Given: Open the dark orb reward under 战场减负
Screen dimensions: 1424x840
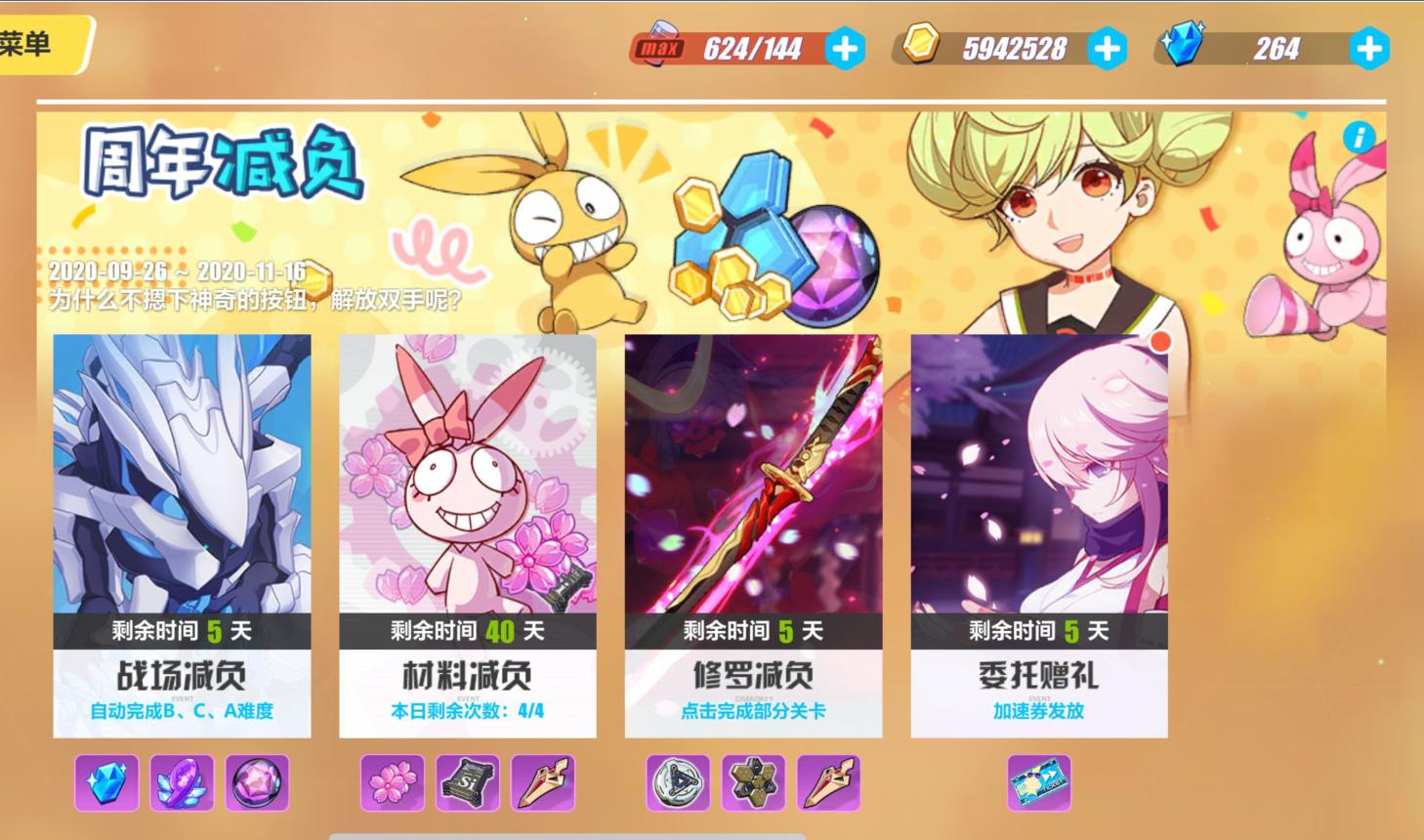Looking at the screenshot, I should [256, 784].
